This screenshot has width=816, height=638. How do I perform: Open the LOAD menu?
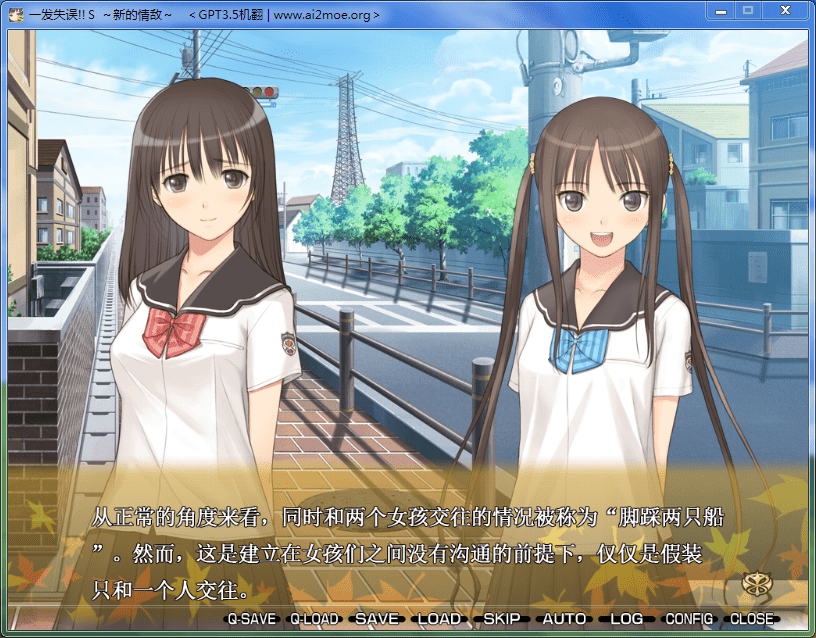tap(439, 619)
